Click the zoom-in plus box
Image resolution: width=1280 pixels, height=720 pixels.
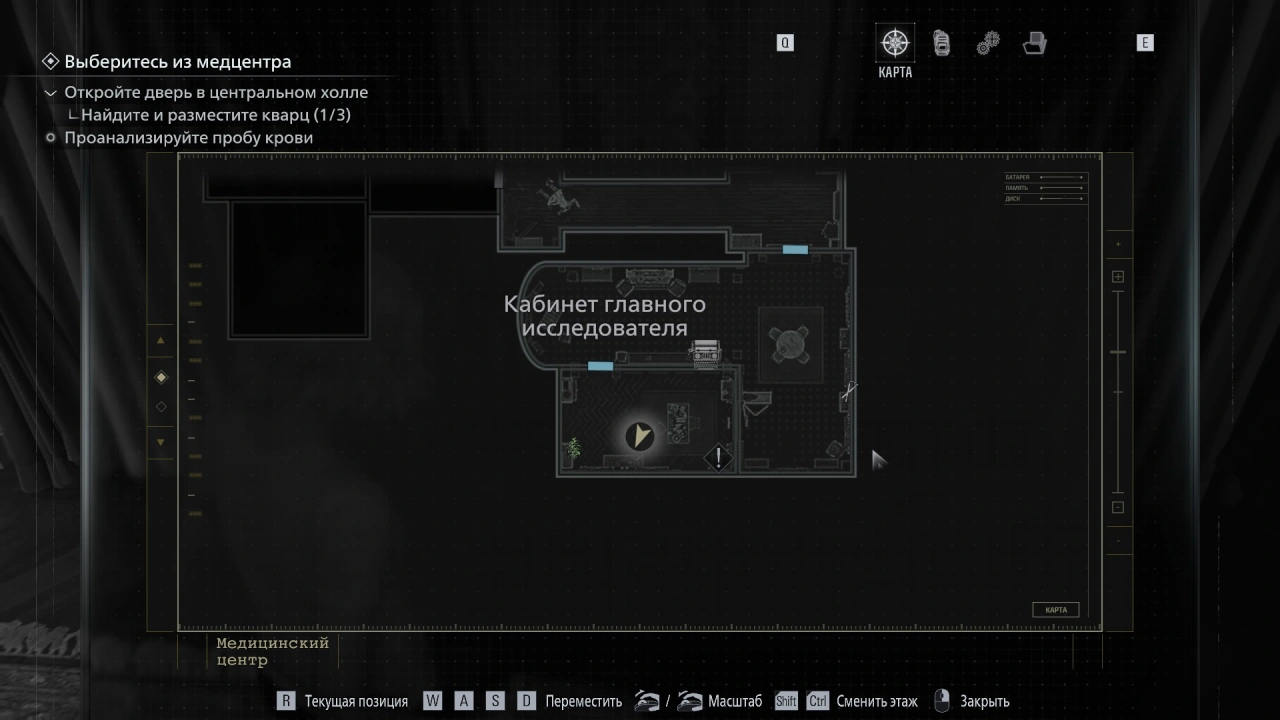[x=1118, y=277]
